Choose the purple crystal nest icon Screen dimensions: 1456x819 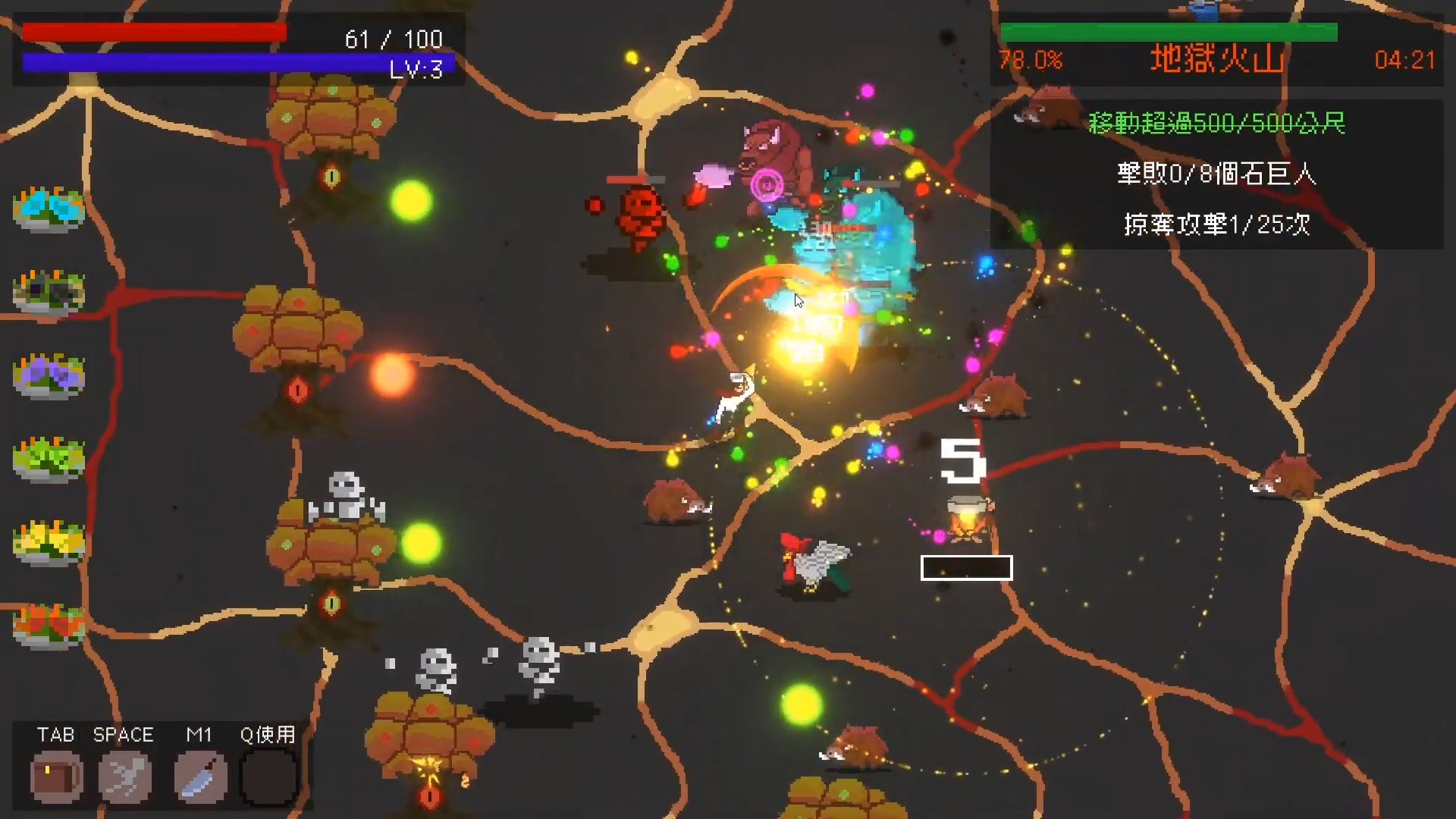tap(49, 375)
